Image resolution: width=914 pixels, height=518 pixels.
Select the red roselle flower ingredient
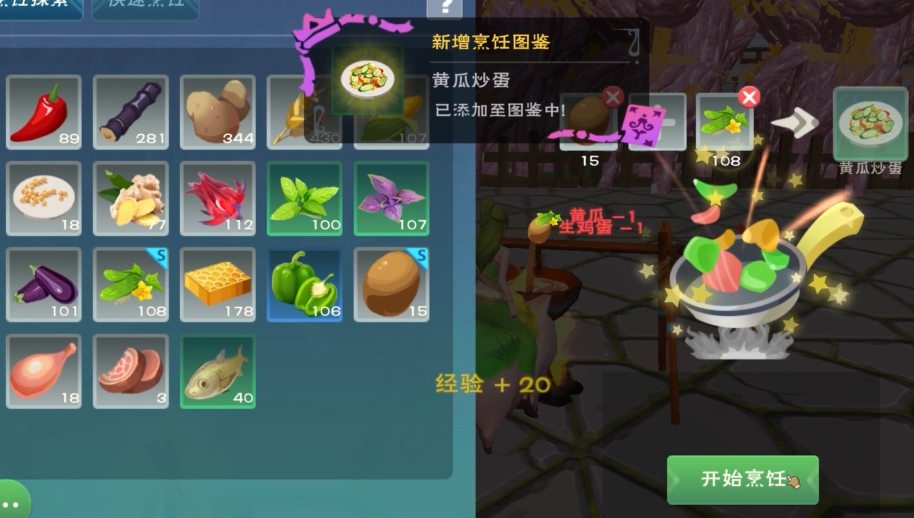pos(218,198)
